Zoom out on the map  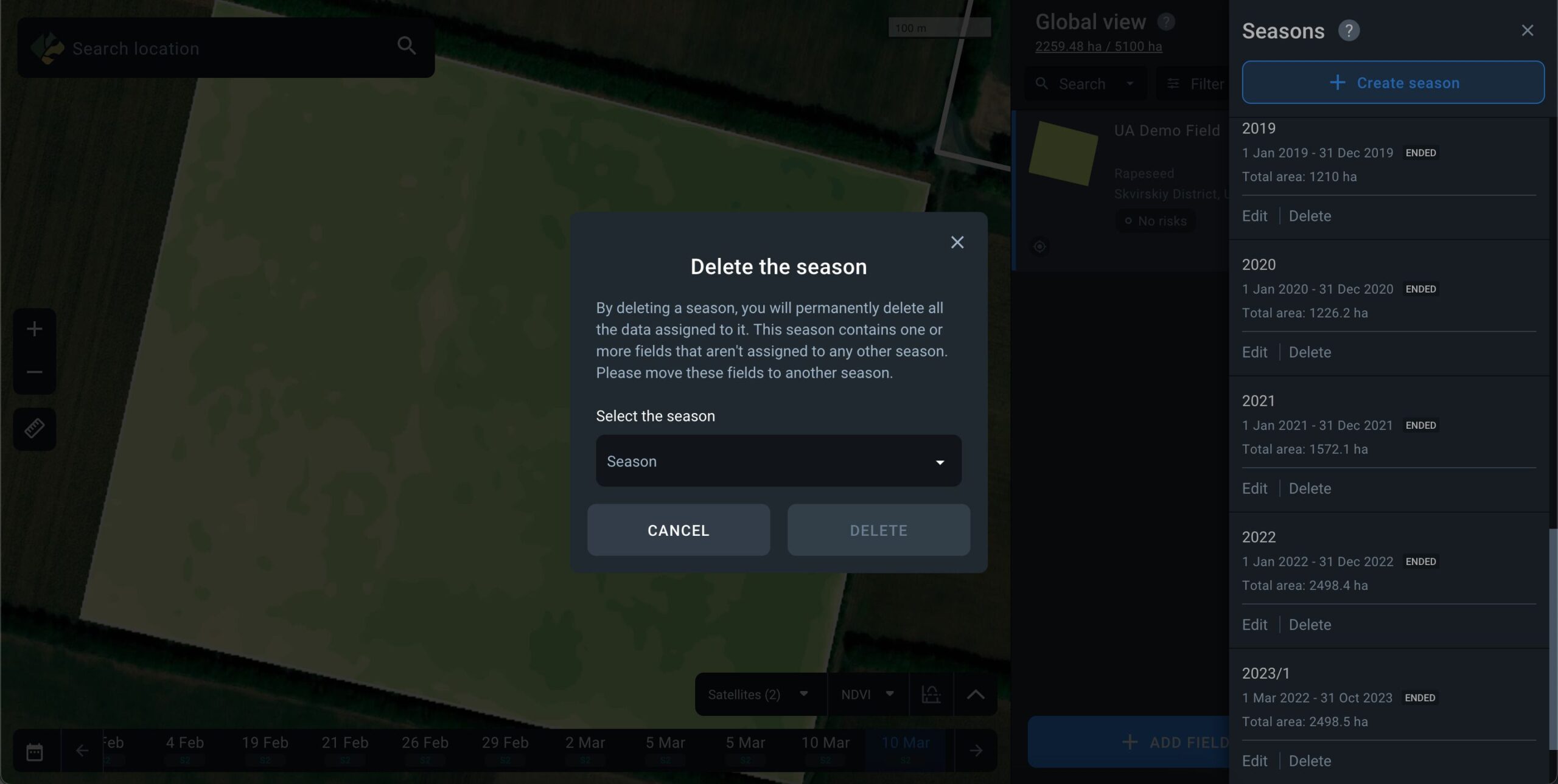[x=35, y=372]
